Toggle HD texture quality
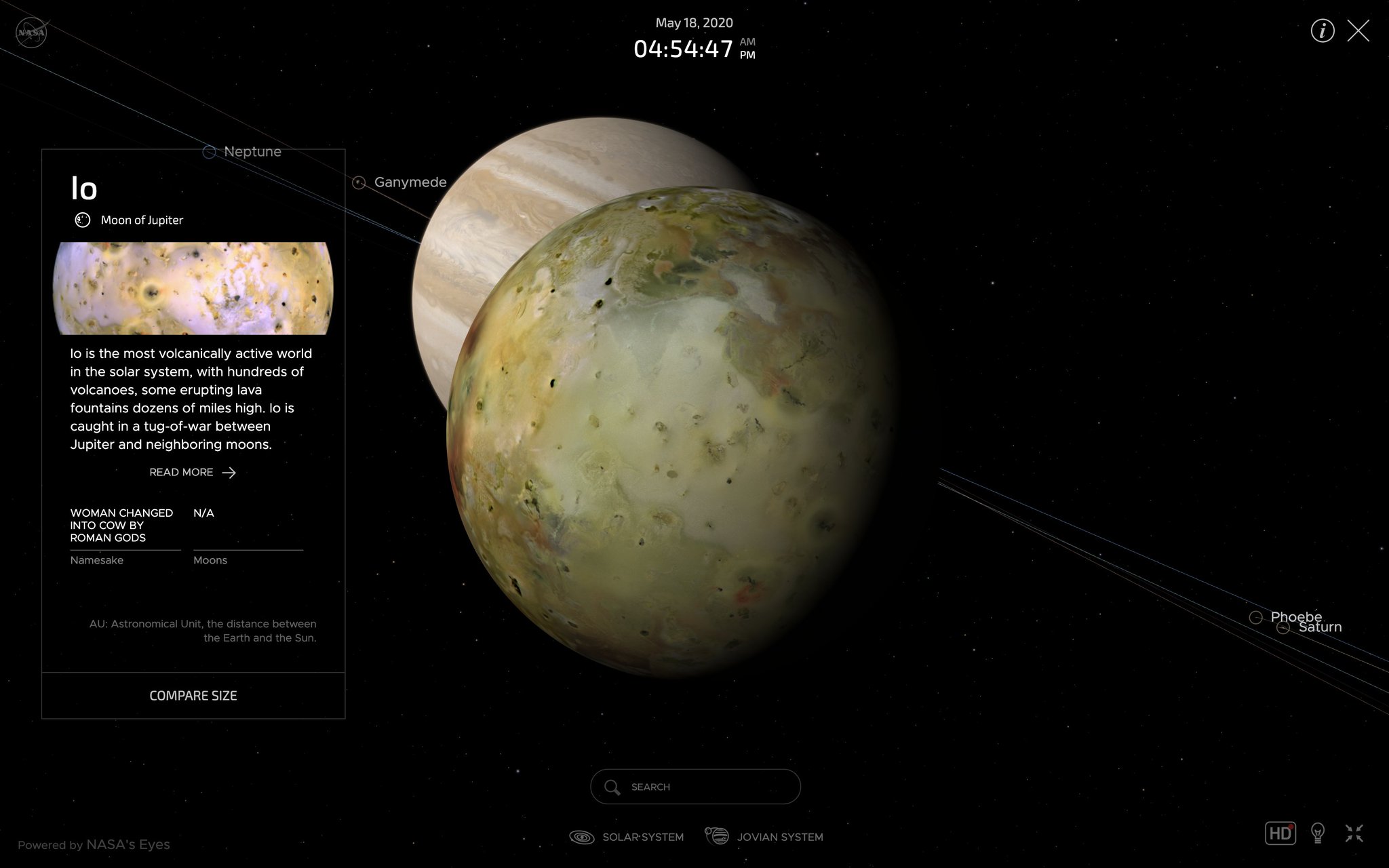Image resolution: width=1389 pixels, height=868 pixels. tap(1281, 833)
